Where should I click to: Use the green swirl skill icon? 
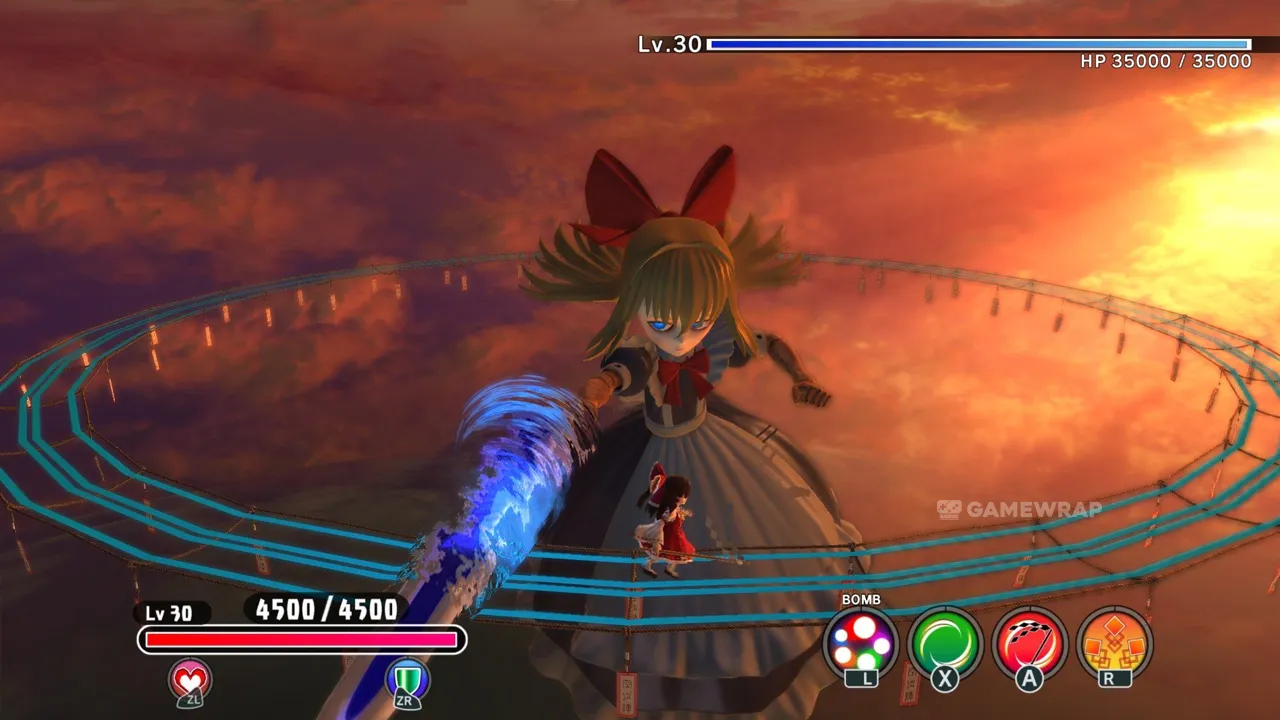(945, 644)
